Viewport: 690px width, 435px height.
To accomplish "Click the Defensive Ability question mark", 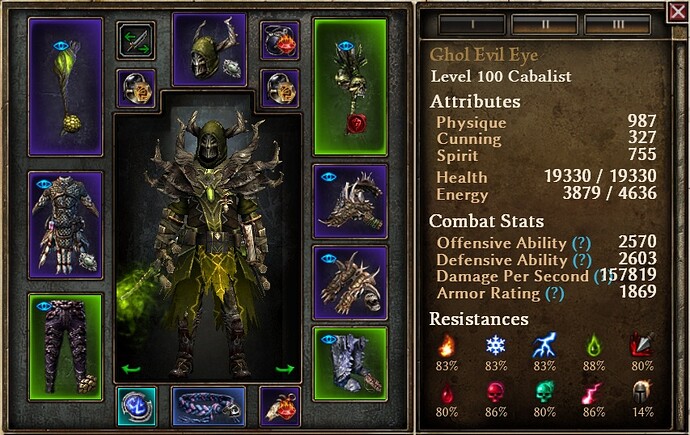I will tap(579, 260).
